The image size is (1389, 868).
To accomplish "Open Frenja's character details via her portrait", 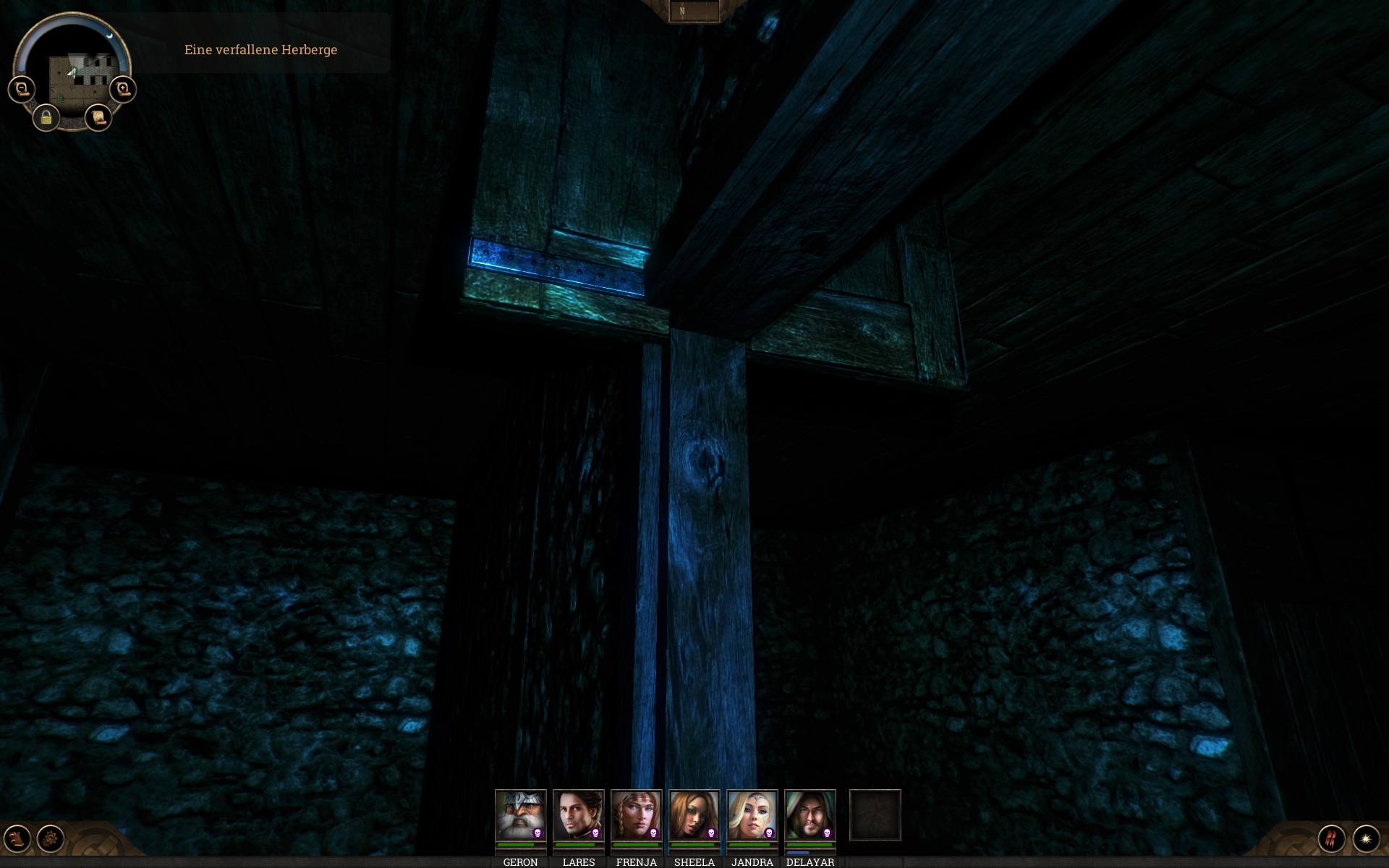I will tap(635, 814).
